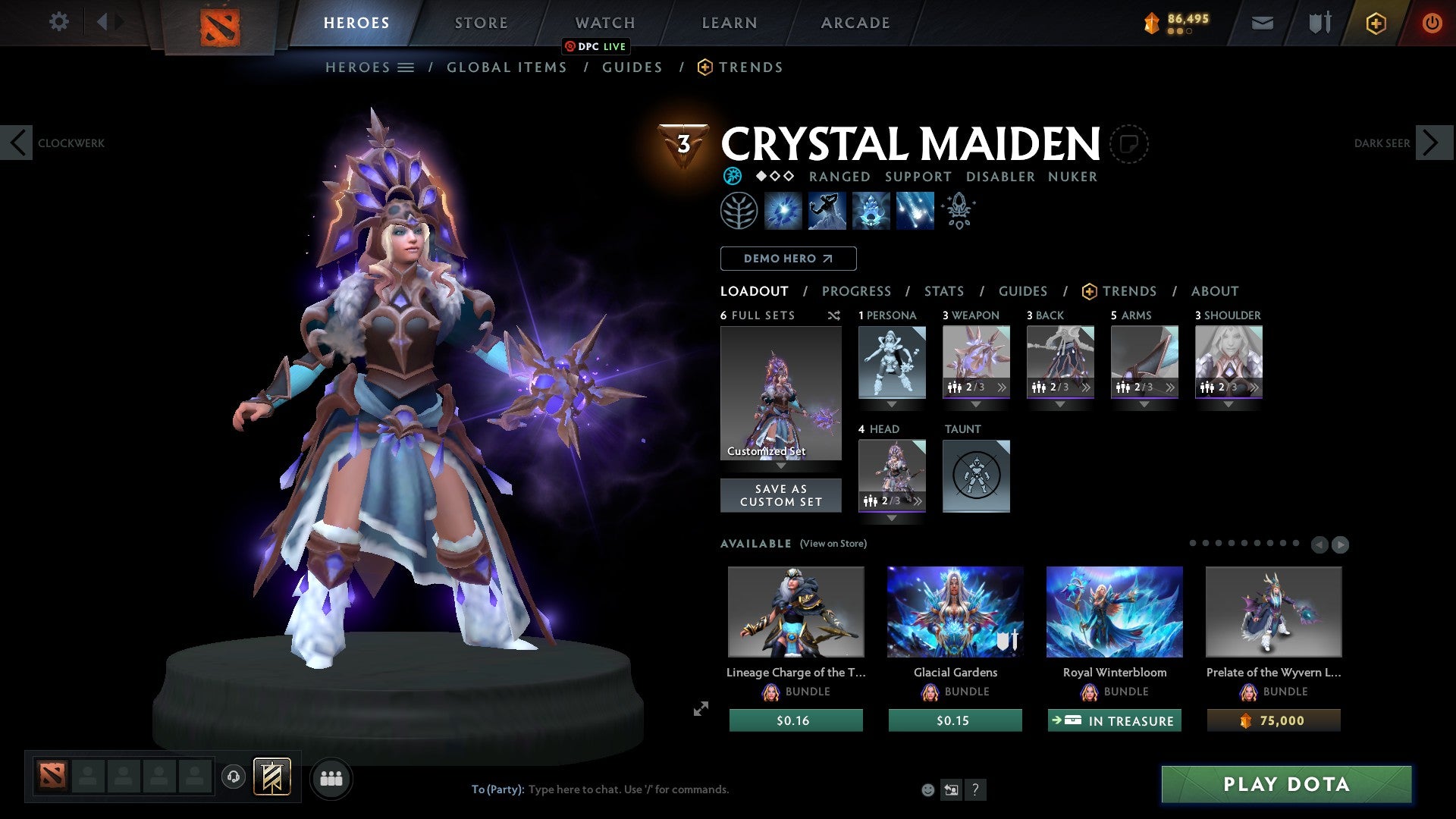Open the heroes hamburger menu
This screenshot has width=1456, height=819.
pyautogui.click(x=406, y=67)
